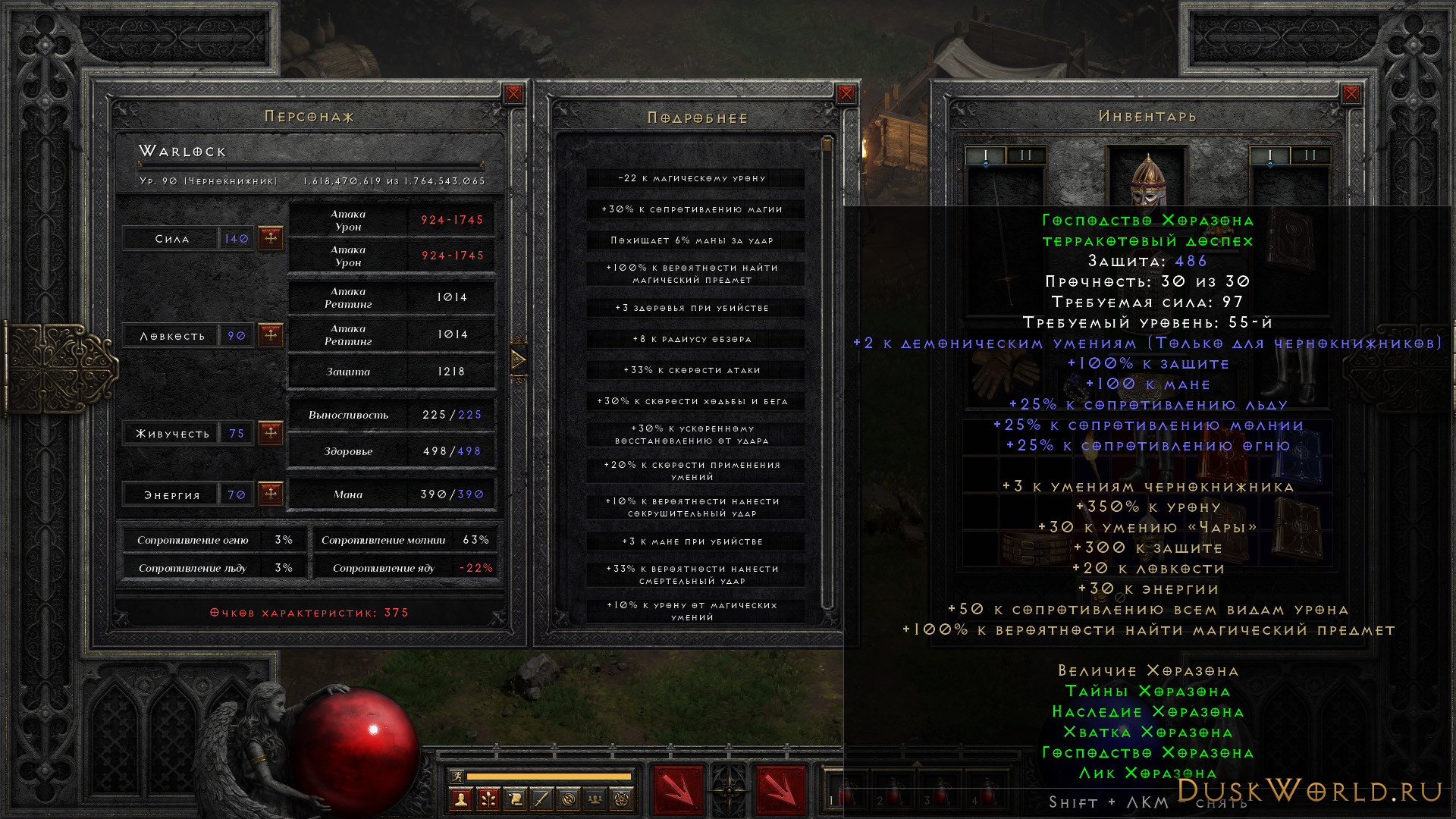Viewport: 1456px width, 819px height.
Task: Raise Энергия by one point
Action: tap(271, 494)
